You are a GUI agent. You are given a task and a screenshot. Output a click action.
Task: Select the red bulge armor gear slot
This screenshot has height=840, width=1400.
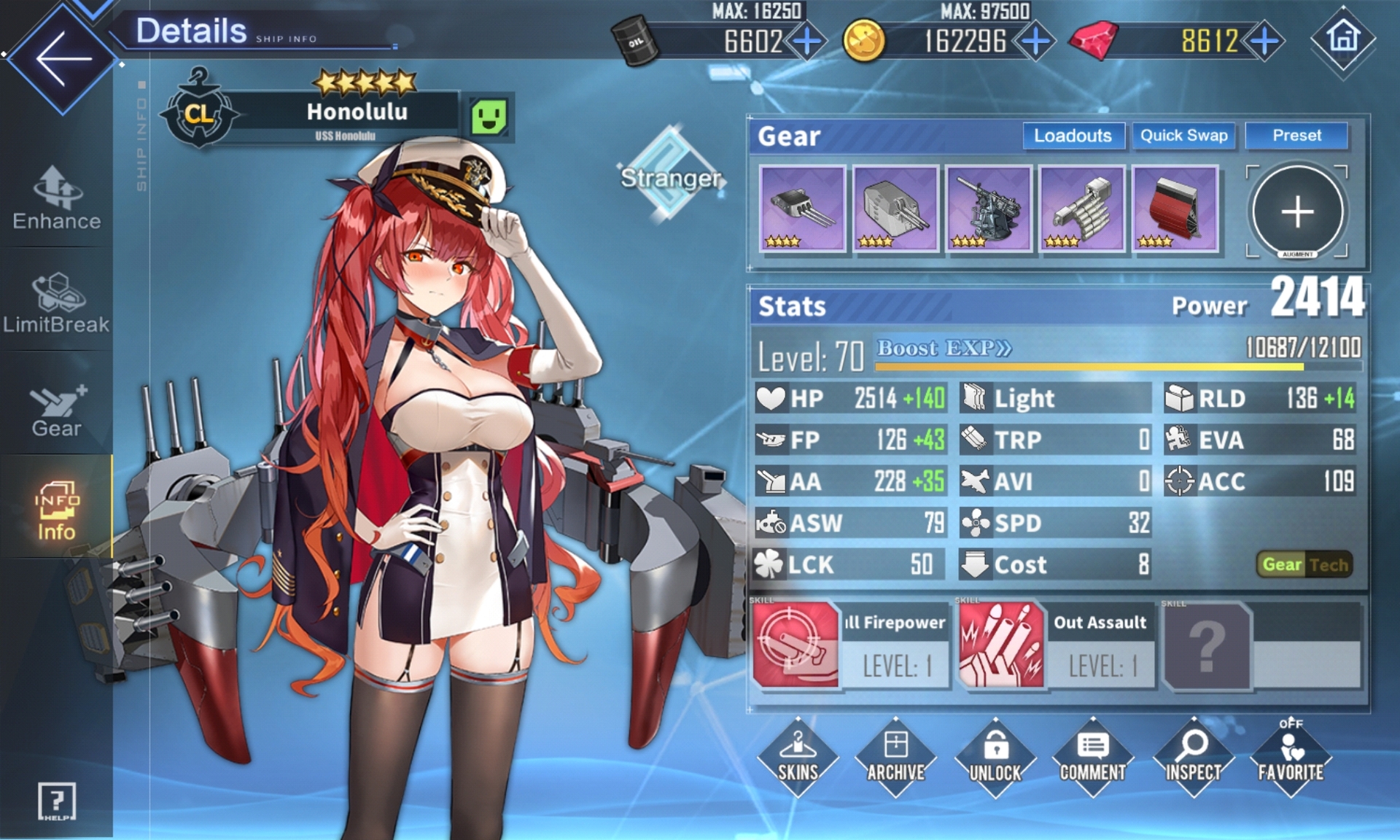click(1175, 209)
